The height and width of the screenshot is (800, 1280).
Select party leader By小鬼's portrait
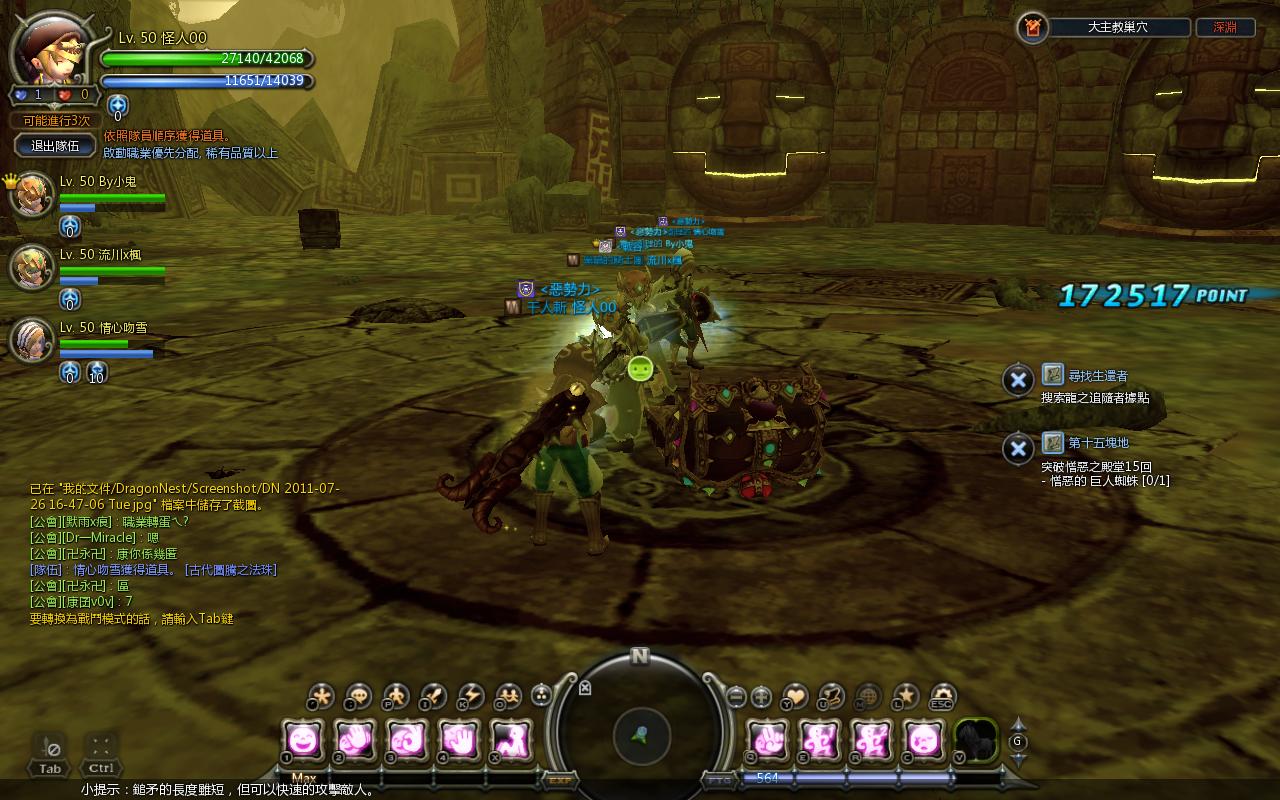pyautogui.click(x=32, y=194)
